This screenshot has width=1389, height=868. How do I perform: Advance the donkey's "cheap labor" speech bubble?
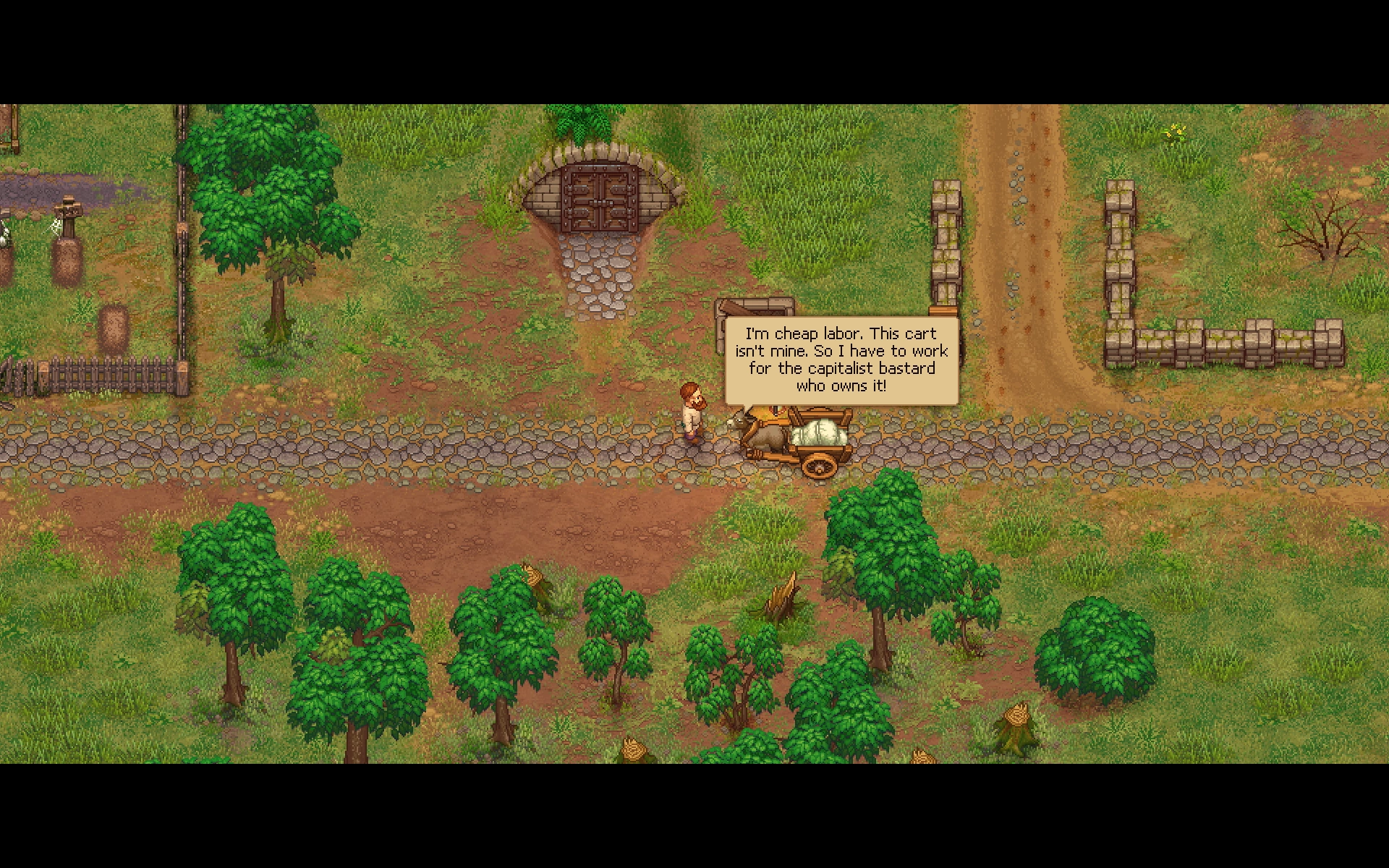pos(841,360)
